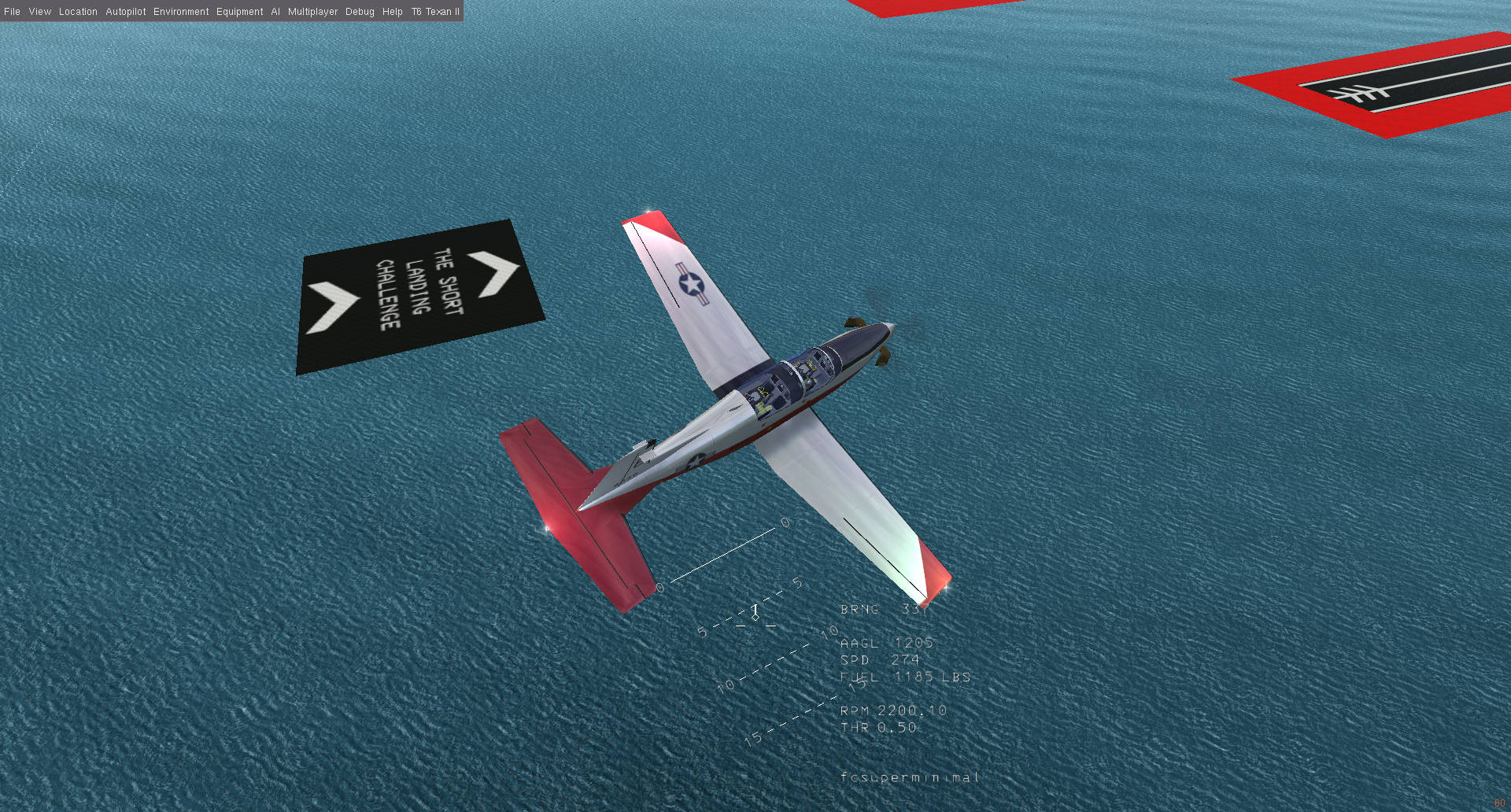Viewport: 1511px width, 812px height.
Task: Open the Debug menu
Action: (x=359, y=12)
